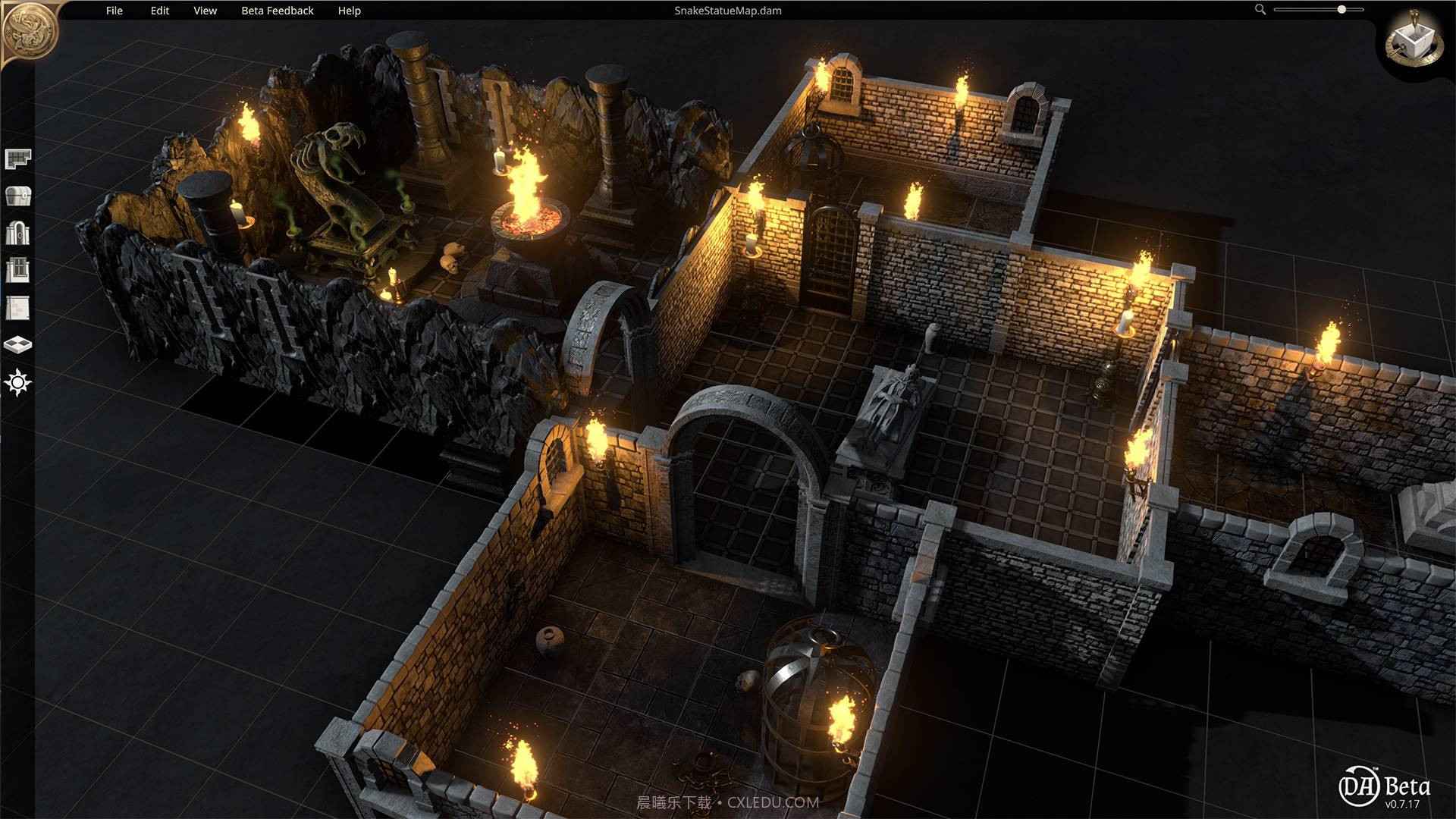This screenshot has height=819, width=1456.
Task: Select the floor tile tool
Action: [19, 345]
